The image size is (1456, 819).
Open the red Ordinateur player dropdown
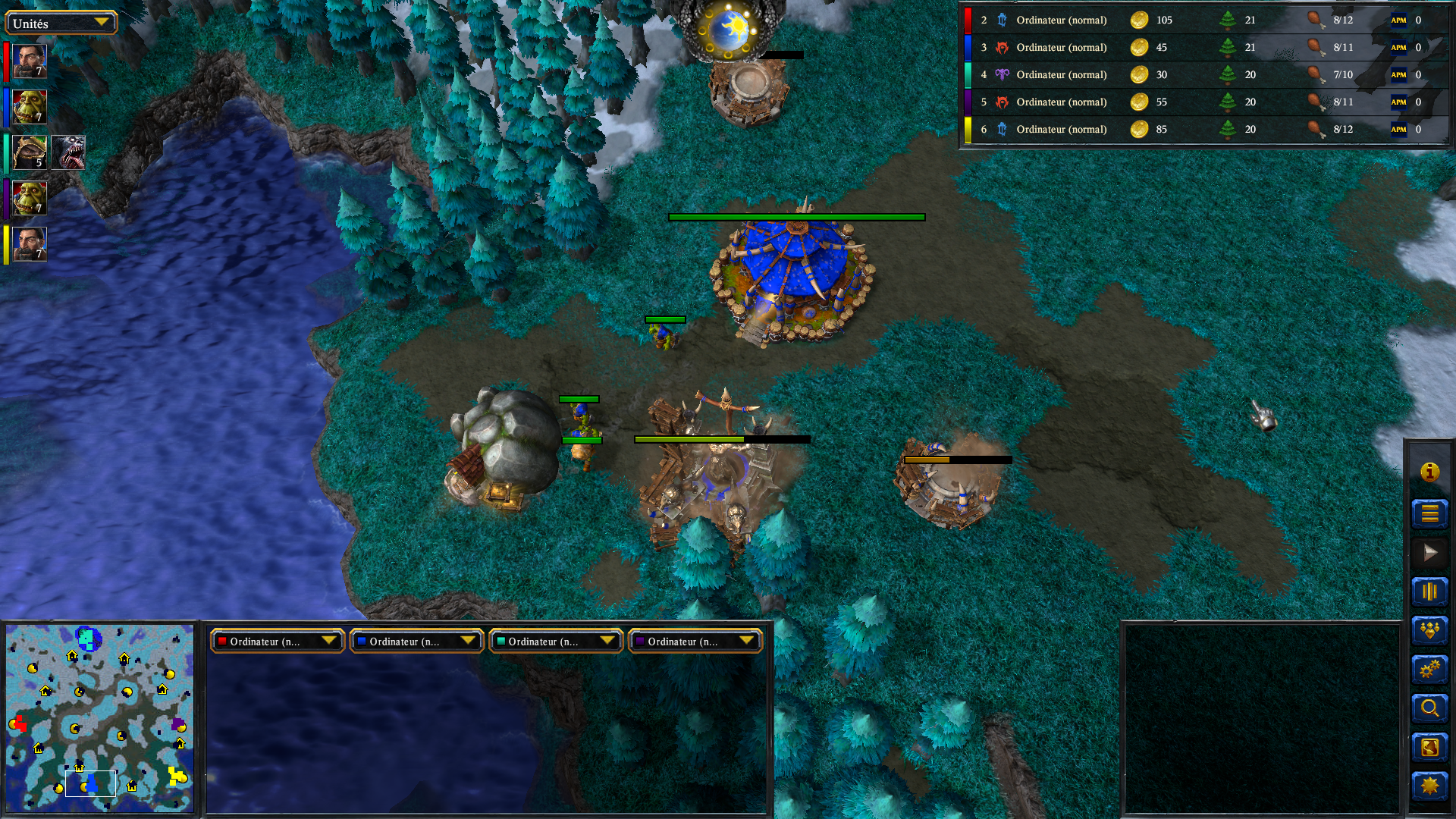click(x=277, y=642)
